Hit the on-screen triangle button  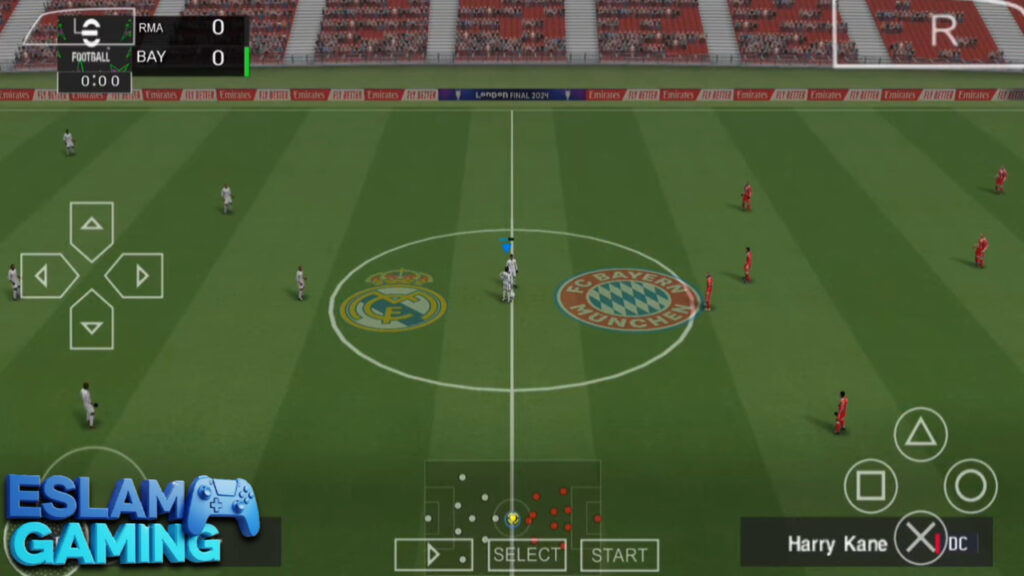(x=920, y=434)
